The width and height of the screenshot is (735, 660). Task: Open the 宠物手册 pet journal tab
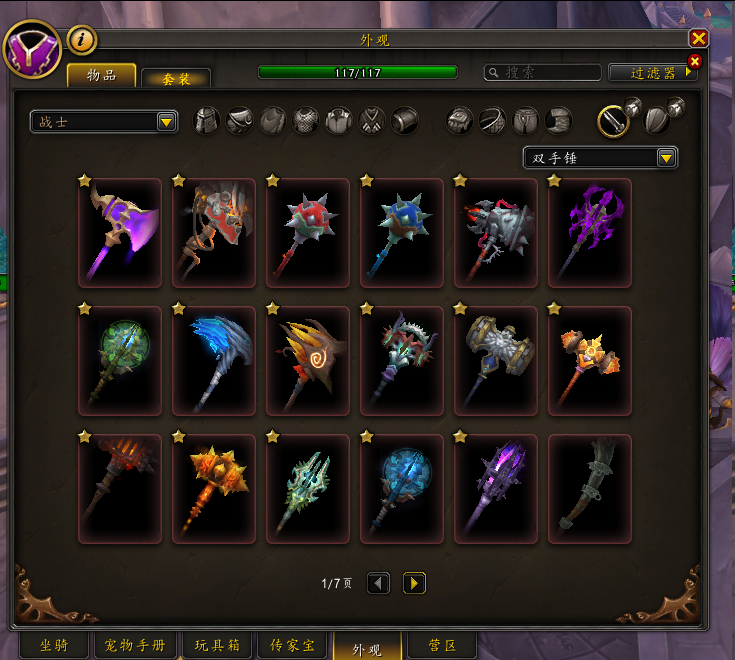135,645
